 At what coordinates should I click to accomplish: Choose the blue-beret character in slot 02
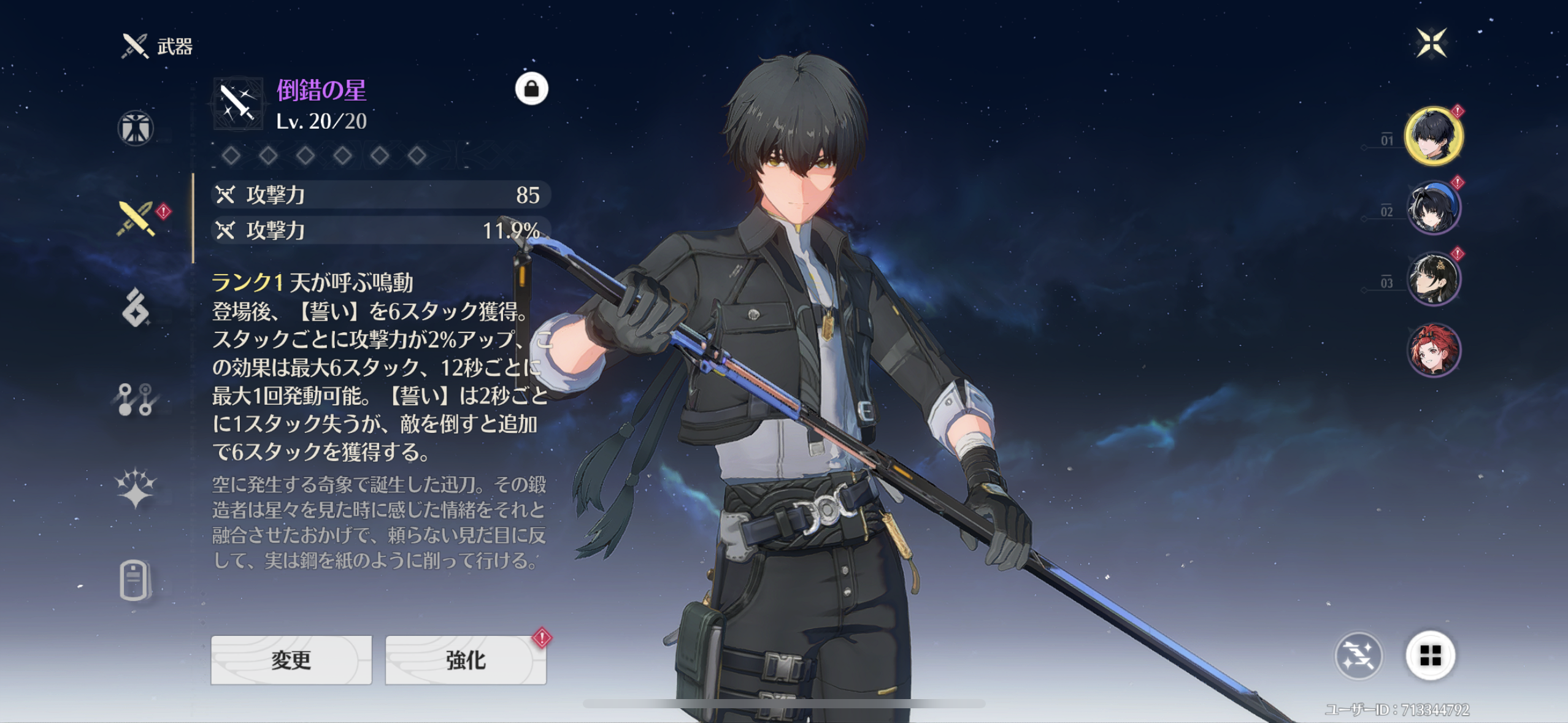point(1434,208)
